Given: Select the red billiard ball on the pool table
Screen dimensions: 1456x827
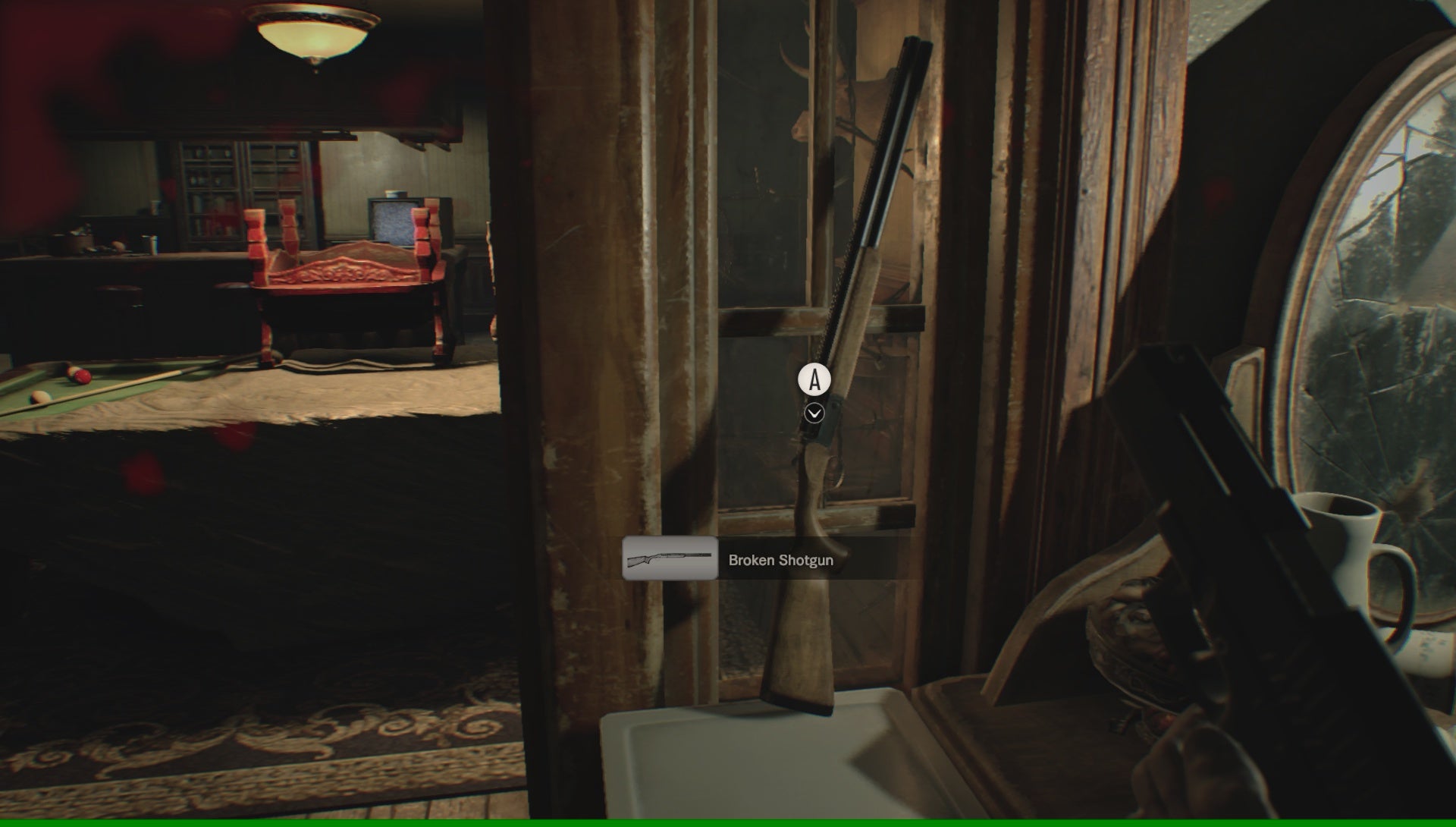Looking at the screenshot, I should tap(82, 377).
